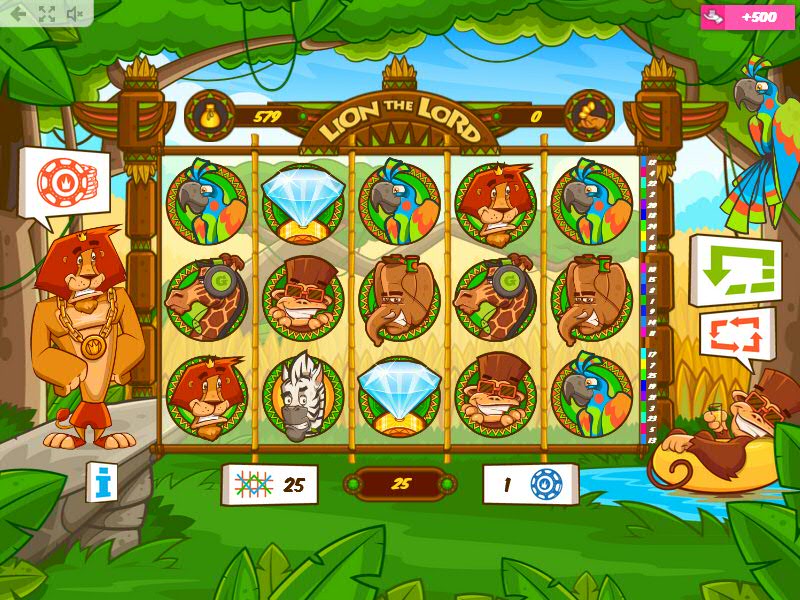Go back using the arrow button

click(x=18, y=13)
